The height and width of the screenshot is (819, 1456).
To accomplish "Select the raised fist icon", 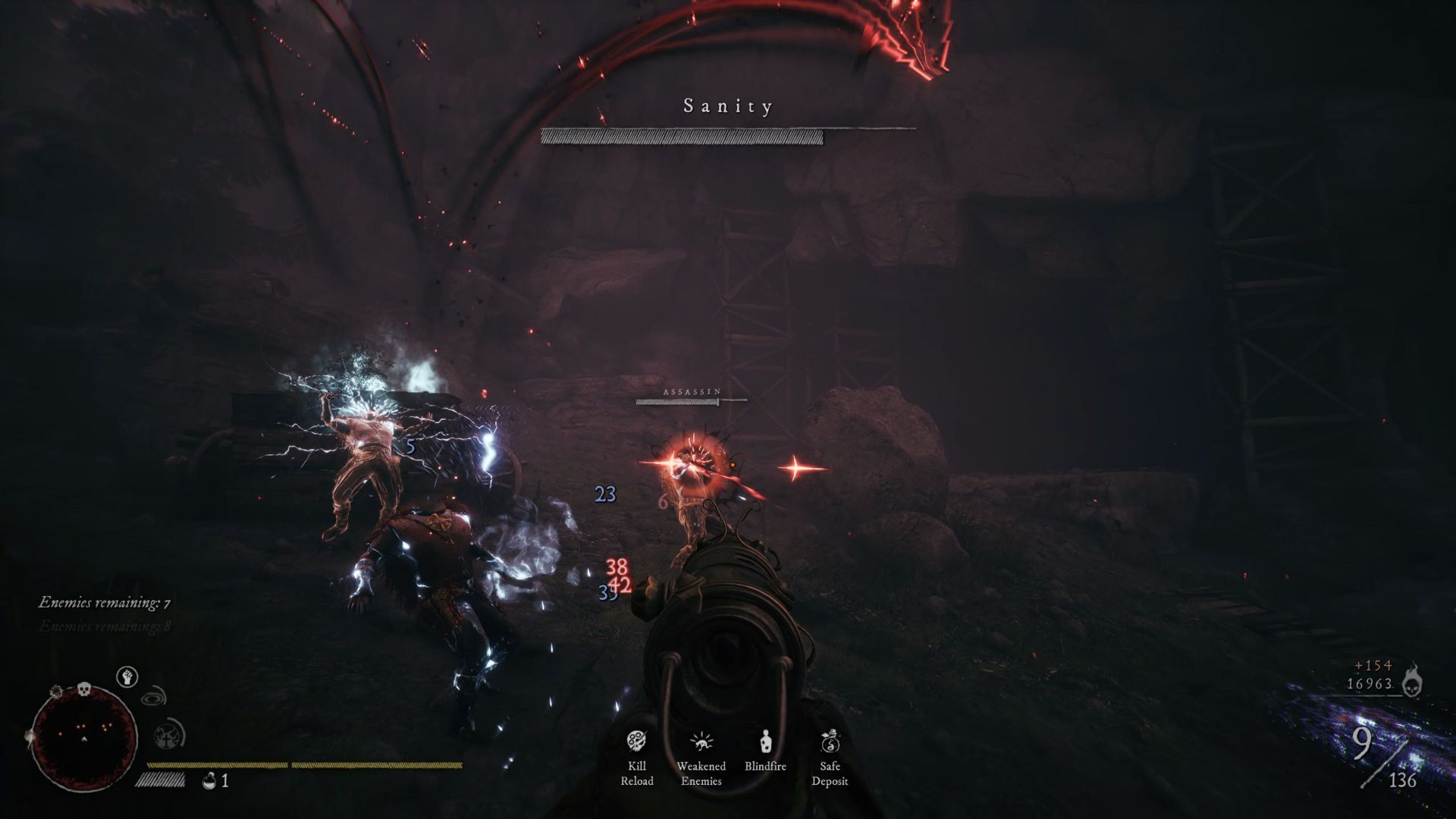I will pos(127,676).
